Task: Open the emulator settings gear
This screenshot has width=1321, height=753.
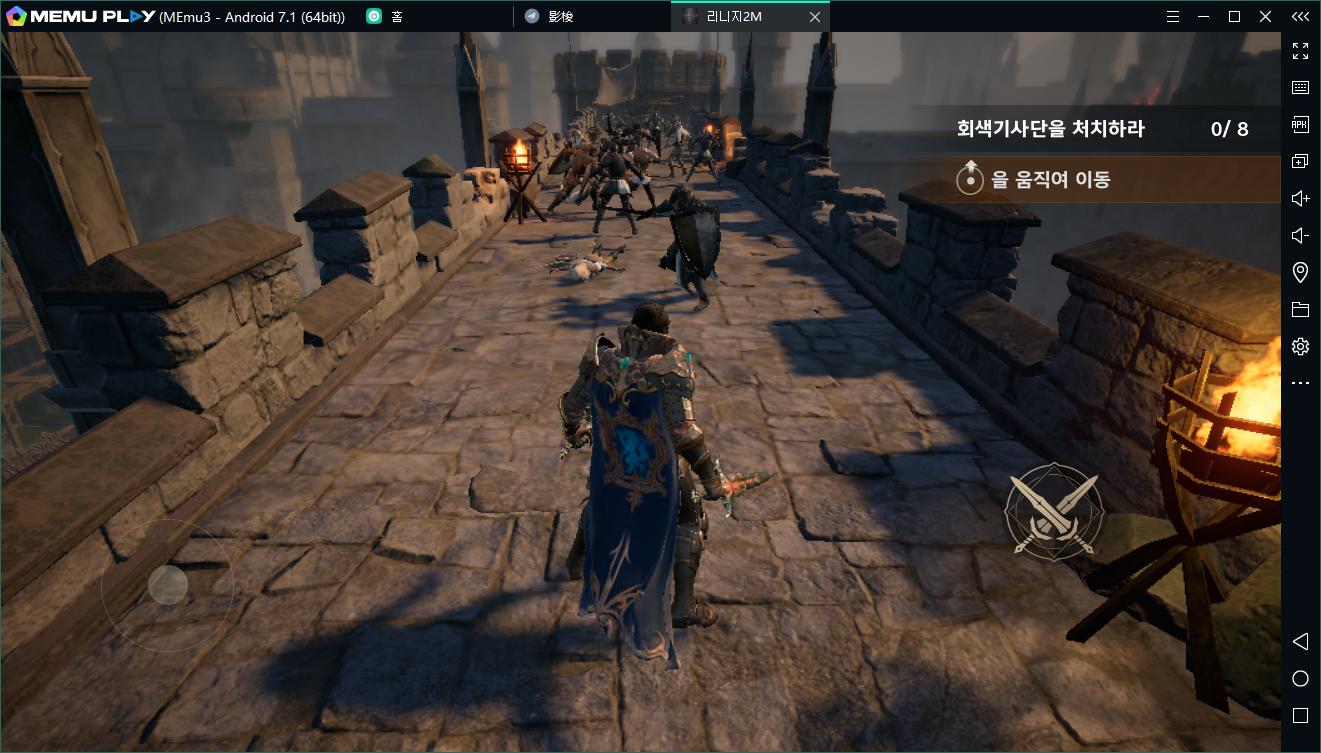Action: [x=1300, y=347]
